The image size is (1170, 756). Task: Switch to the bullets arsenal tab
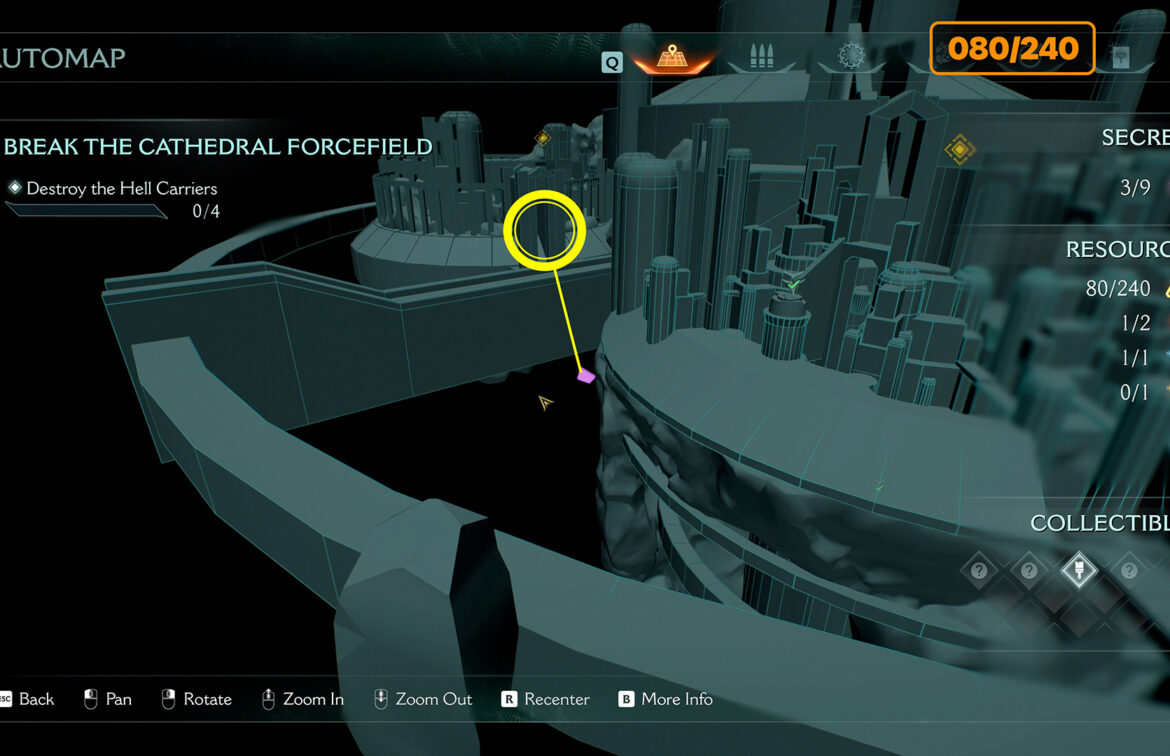(x=762, y=57)
